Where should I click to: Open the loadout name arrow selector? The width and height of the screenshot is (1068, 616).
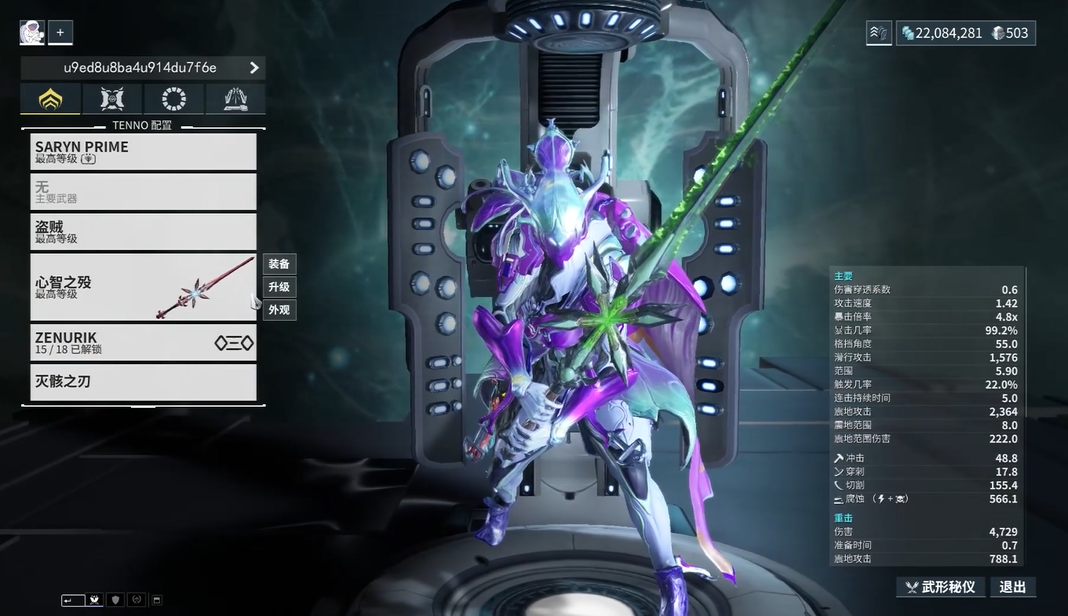254,68
